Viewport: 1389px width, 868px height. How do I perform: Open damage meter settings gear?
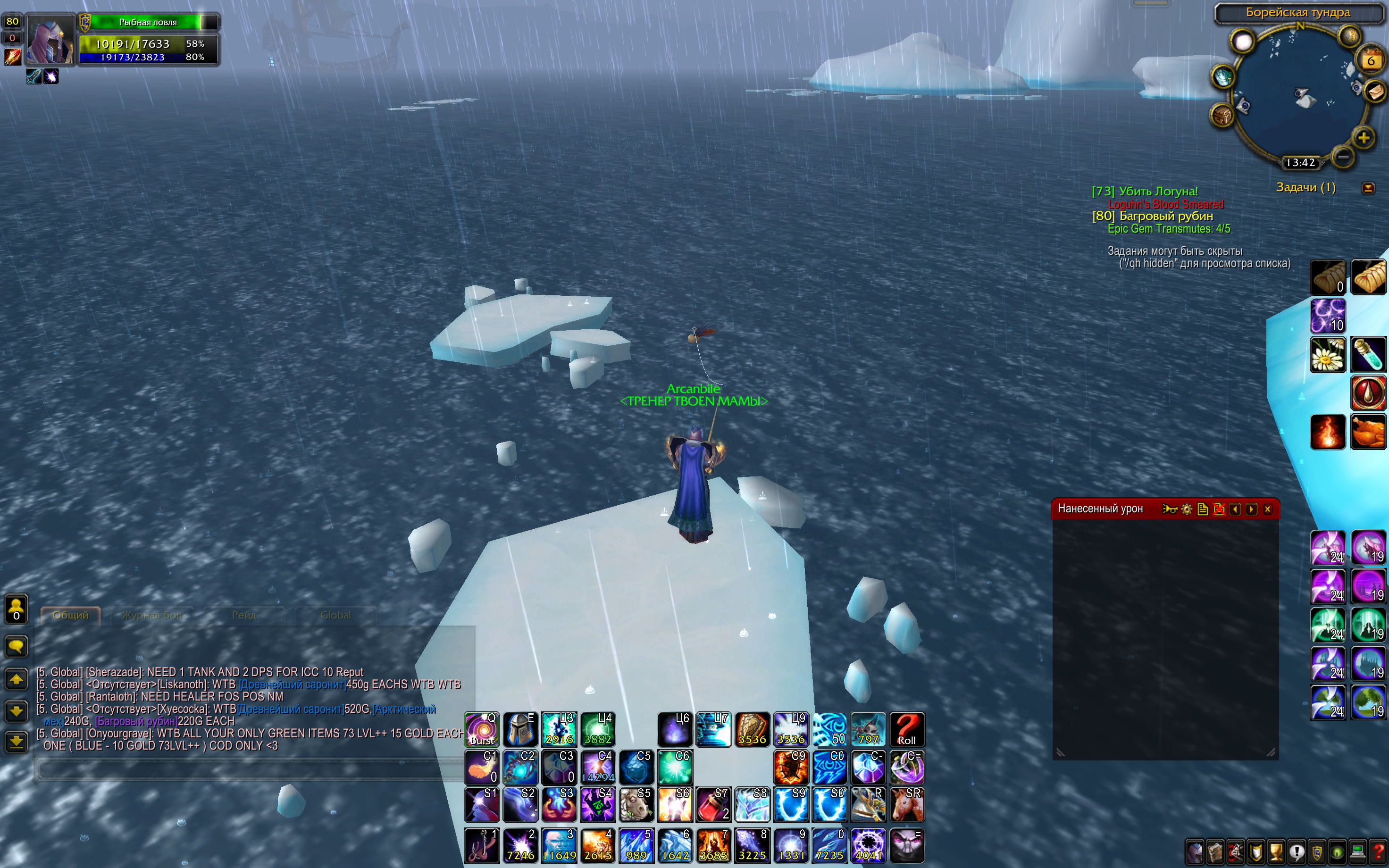coord(1187,509)
